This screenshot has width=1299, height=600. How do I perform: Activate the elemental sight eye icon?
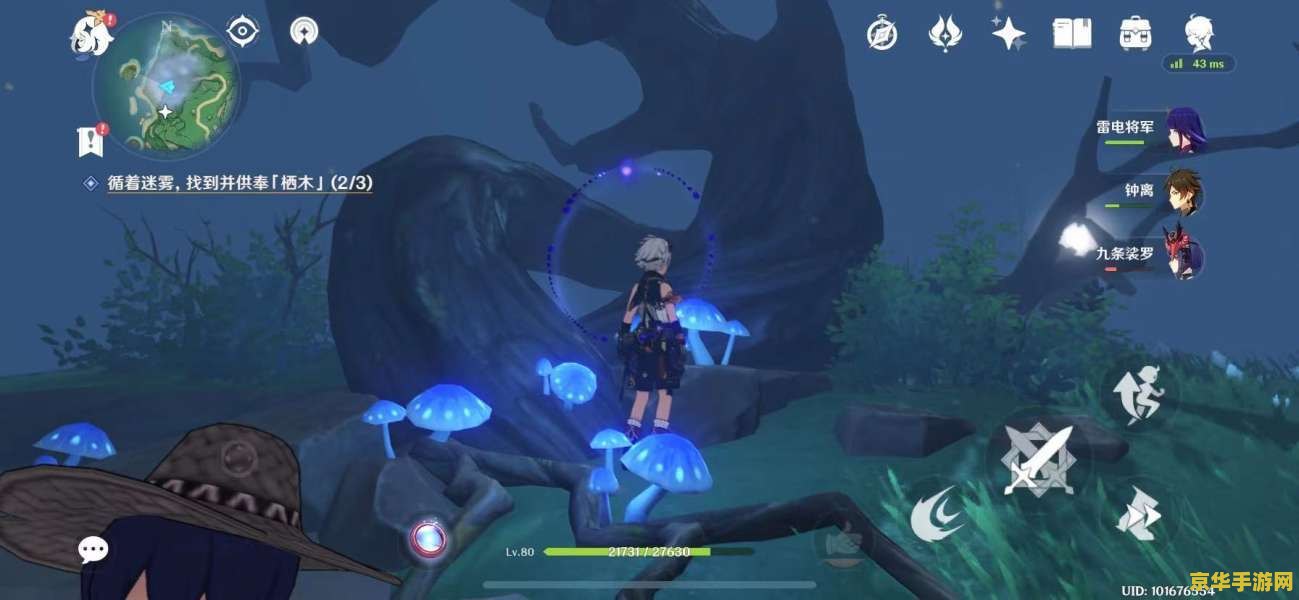pos(243,32)
